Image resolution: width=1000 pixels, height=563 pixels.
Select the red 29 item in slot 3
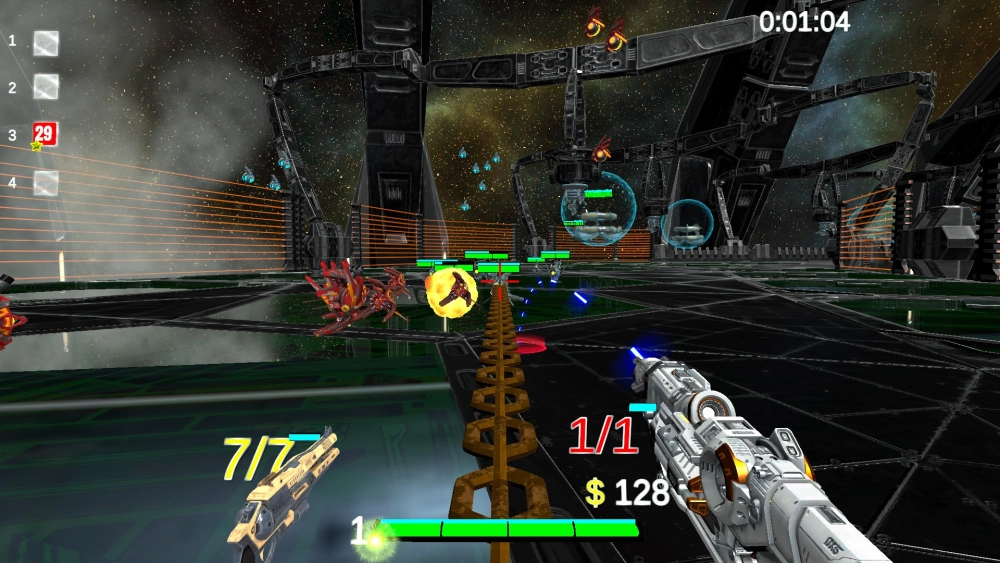(x=45, y=135)
